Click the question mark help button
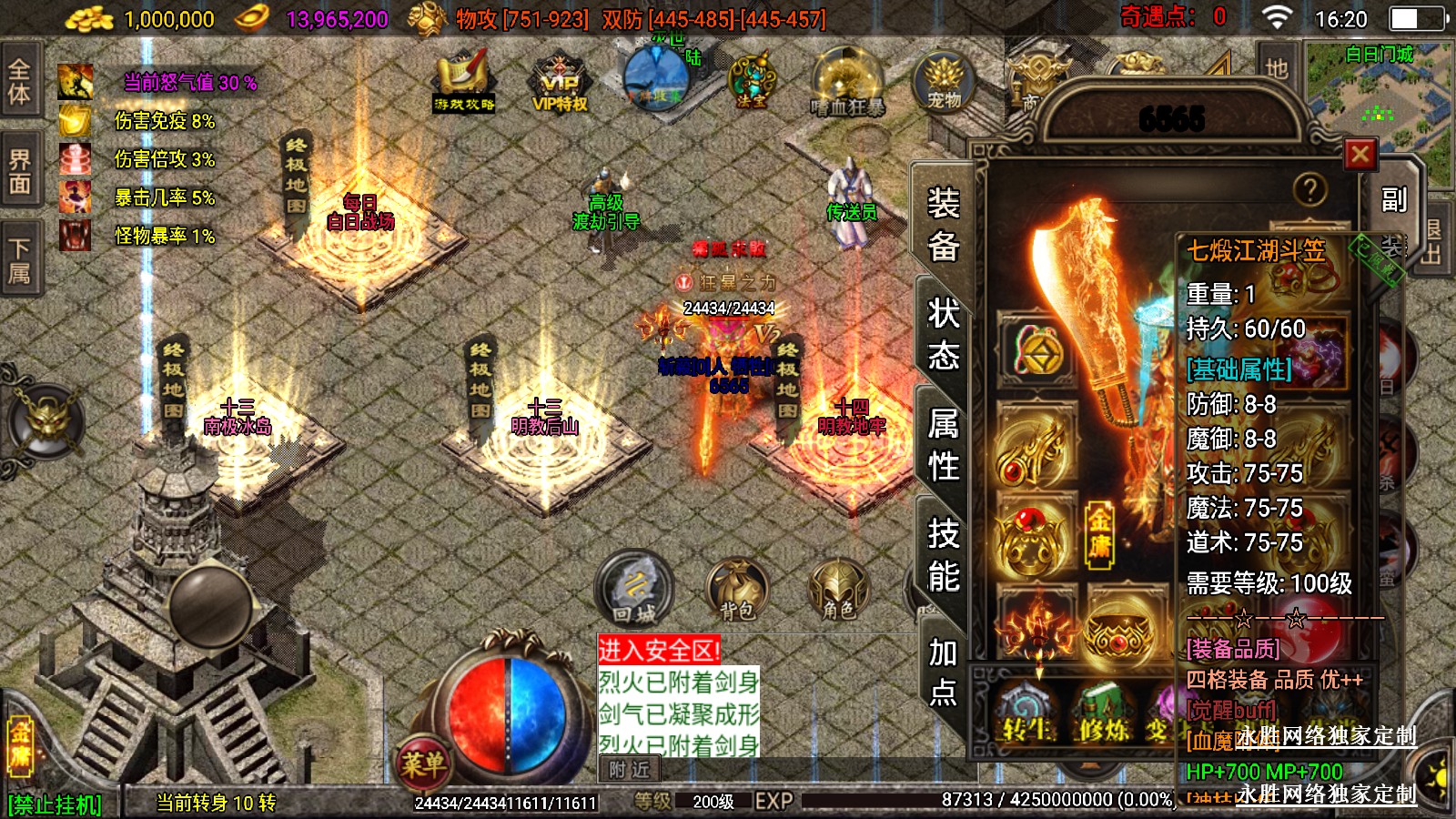1456x819 pixels. point(1309,189)
